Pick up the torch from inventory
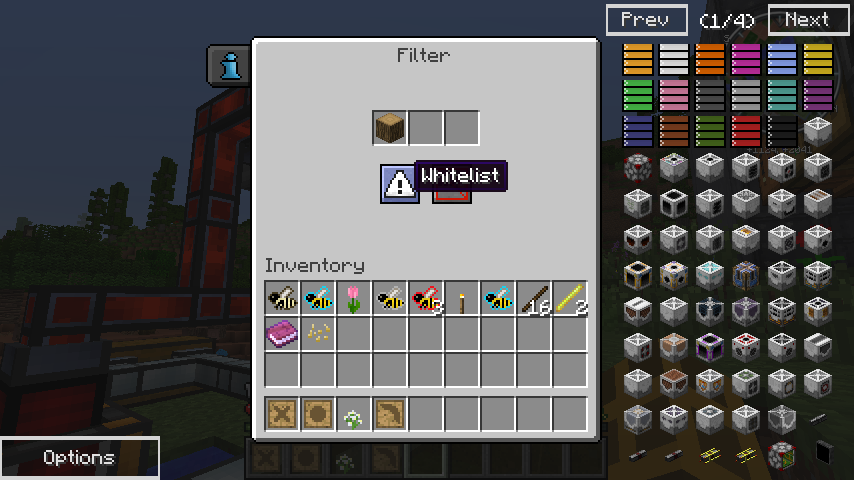 (x=462, y=298)
